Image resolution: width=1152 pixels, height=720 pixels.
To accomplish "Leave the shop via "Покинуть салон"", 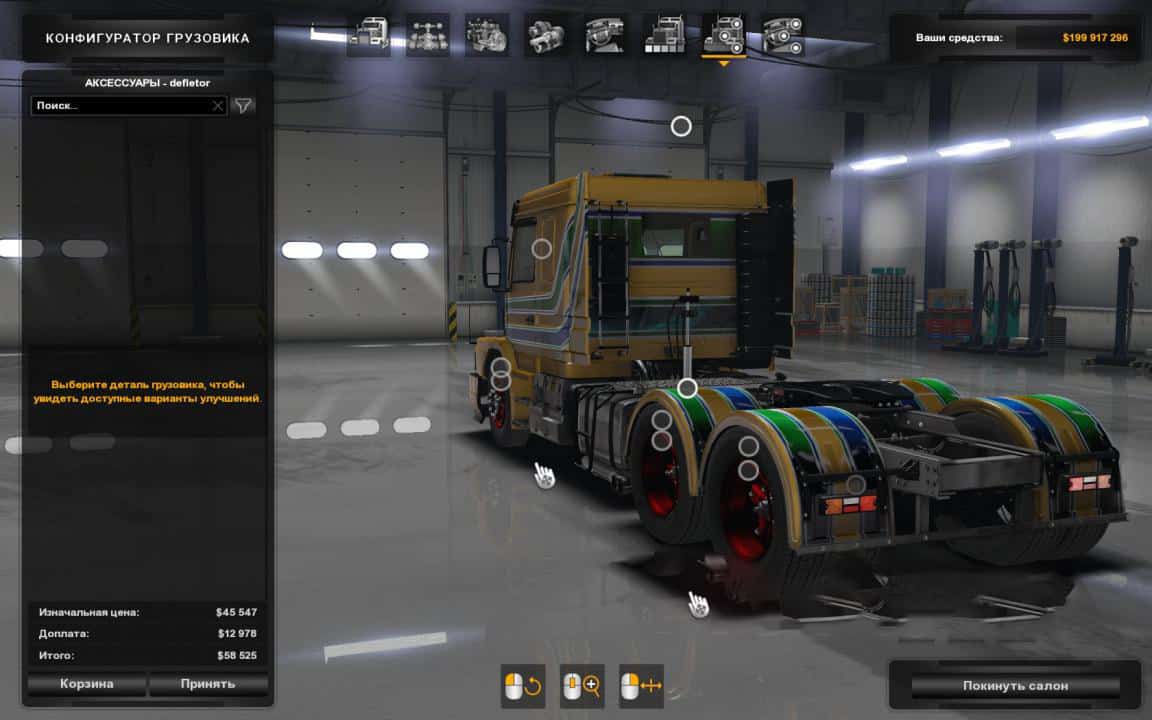I will pos(1015,686).
